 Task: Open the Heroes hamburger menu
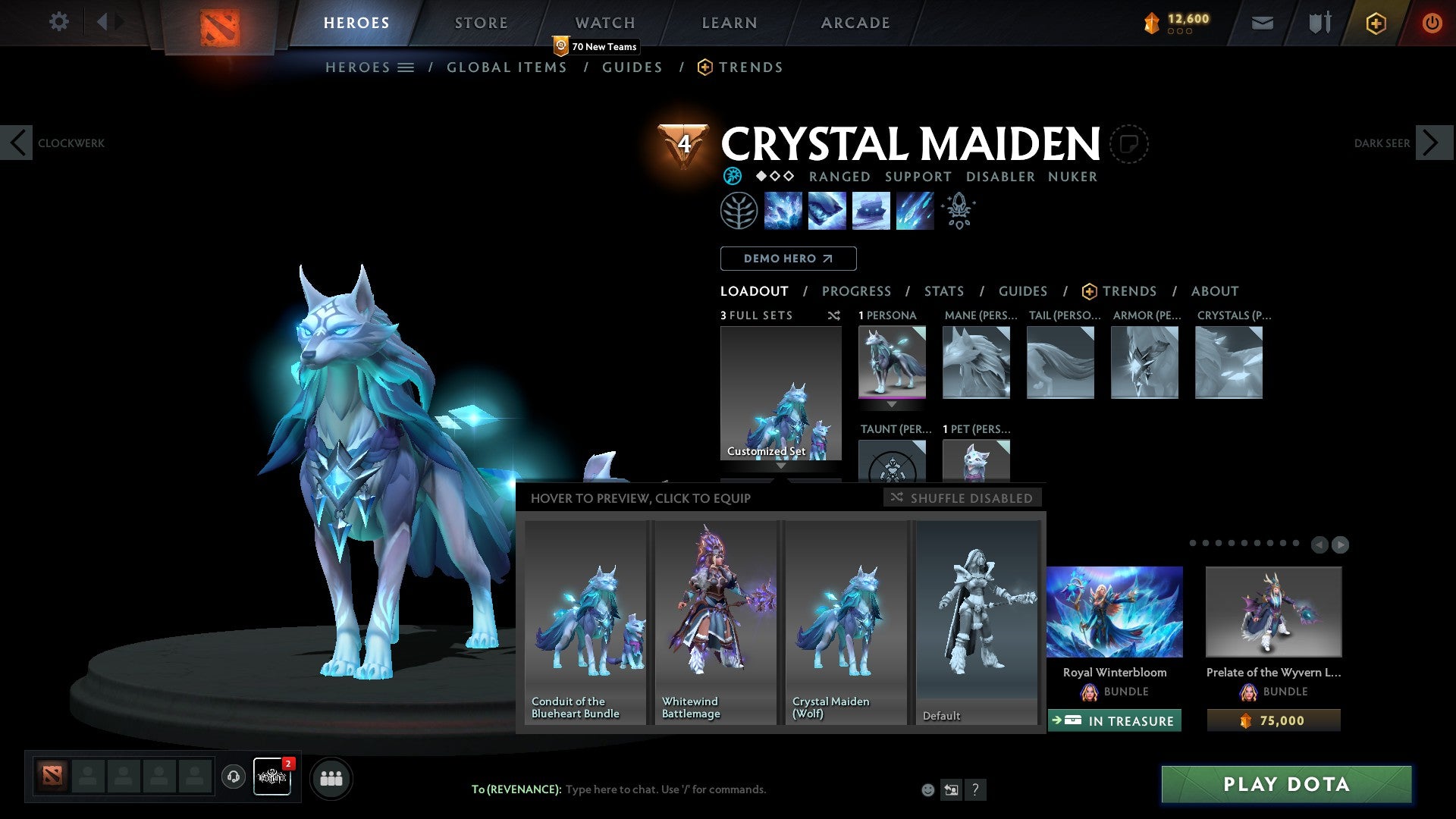tap(406, 67)
